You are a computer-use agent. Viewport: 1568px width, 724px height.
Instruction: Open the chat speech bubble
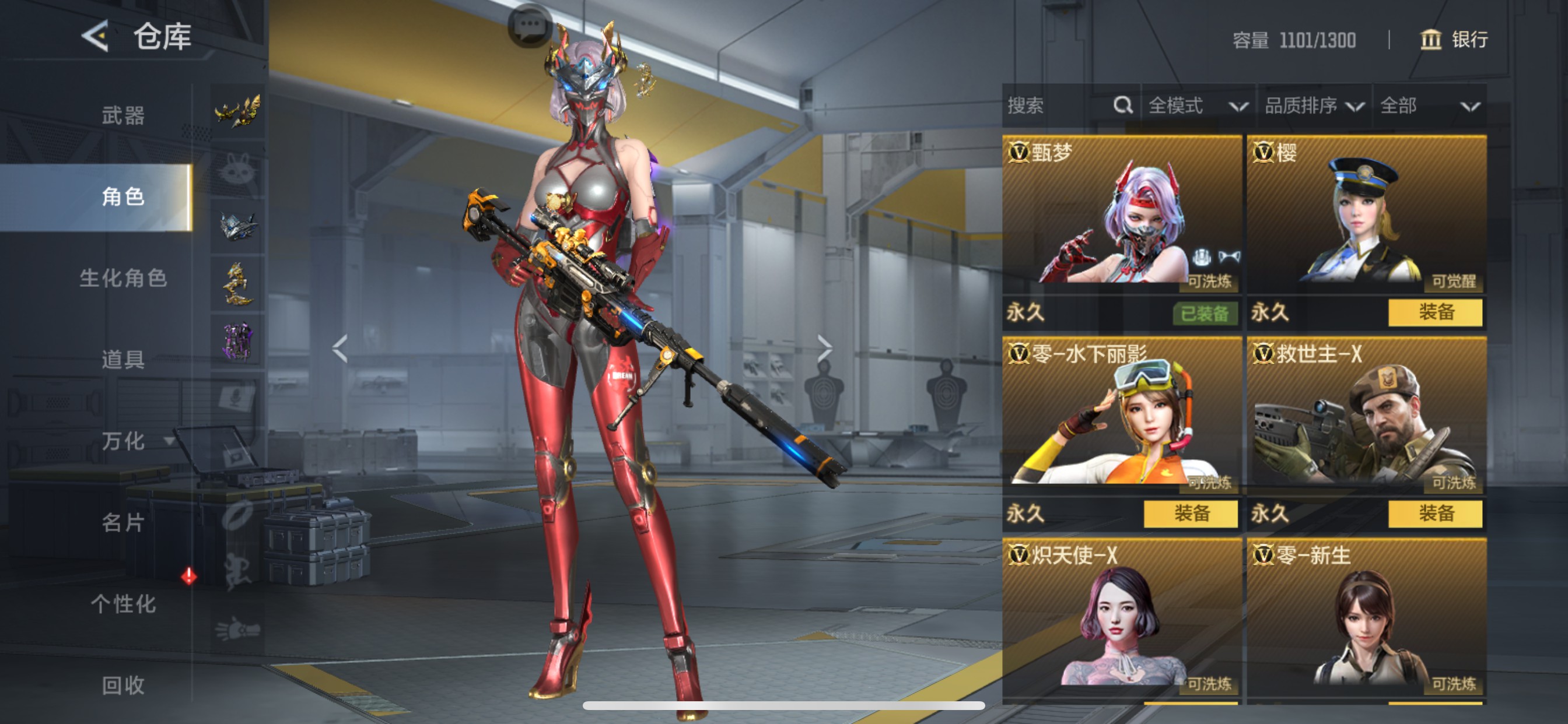pyautogui.click(x=529, y=26)
